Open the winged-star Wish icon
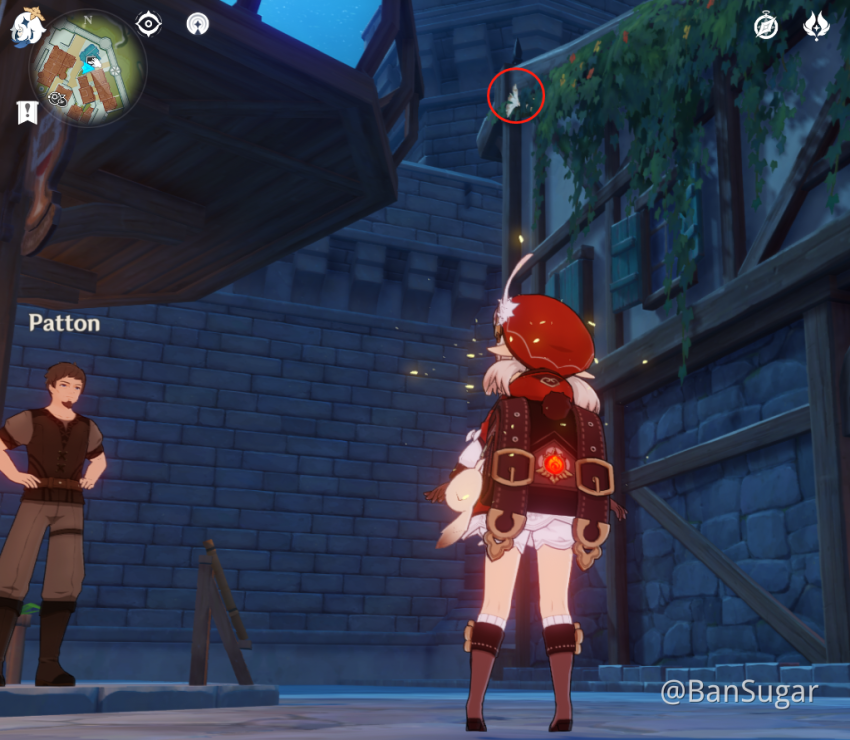 pos(817,27)
